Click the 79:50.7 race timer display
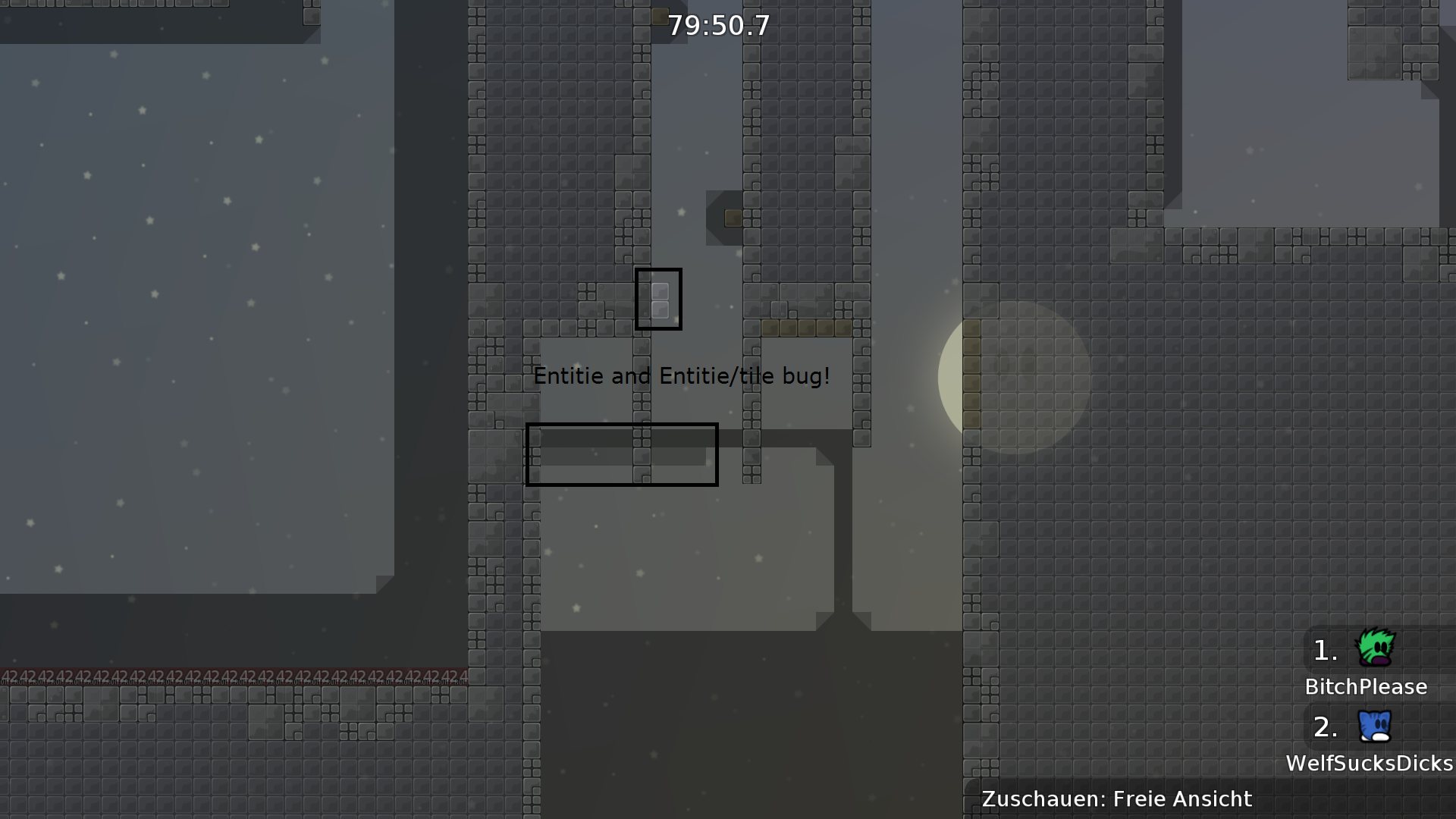The height and width of the screenshot is (819, 1456). click(717, 25)
